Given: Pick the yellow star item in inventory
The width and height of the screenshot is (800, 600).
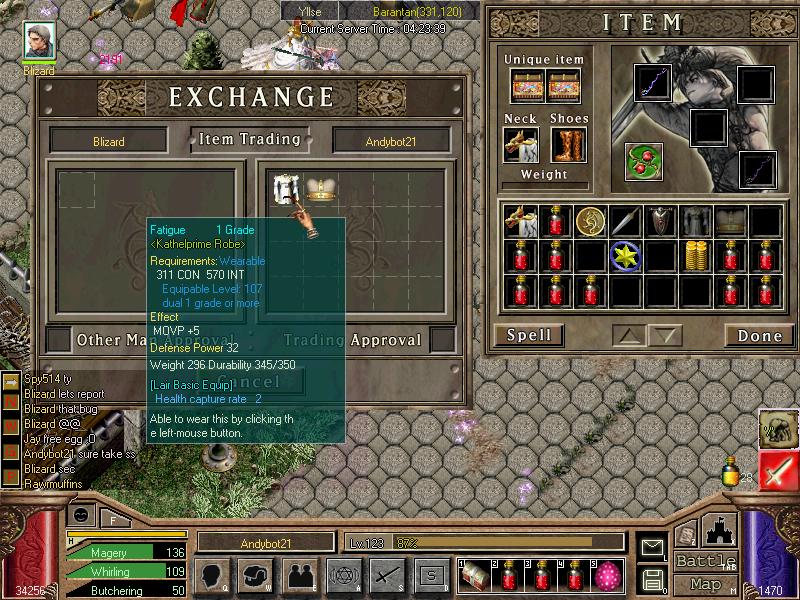Looking at the screenshot, I should tap(625, 256).
